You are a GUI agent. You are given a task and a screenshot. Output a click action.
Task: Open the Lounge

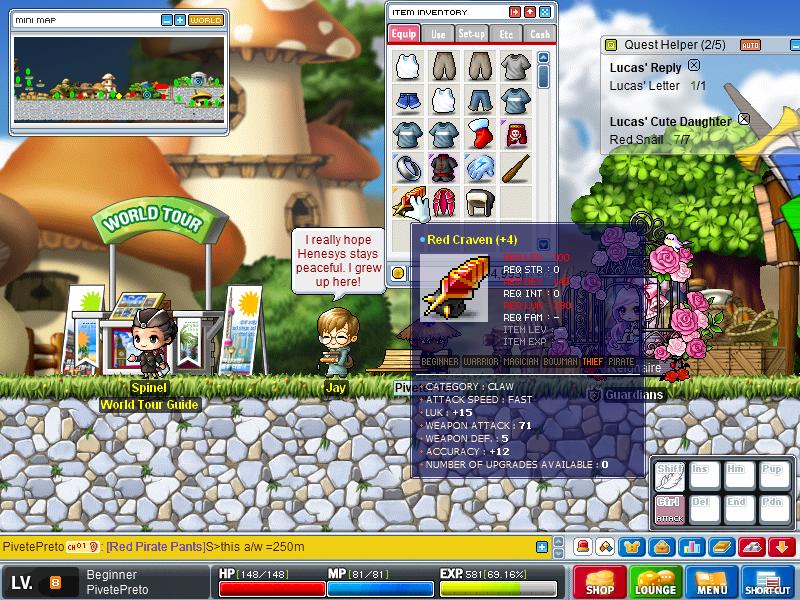tap(656, 583)
